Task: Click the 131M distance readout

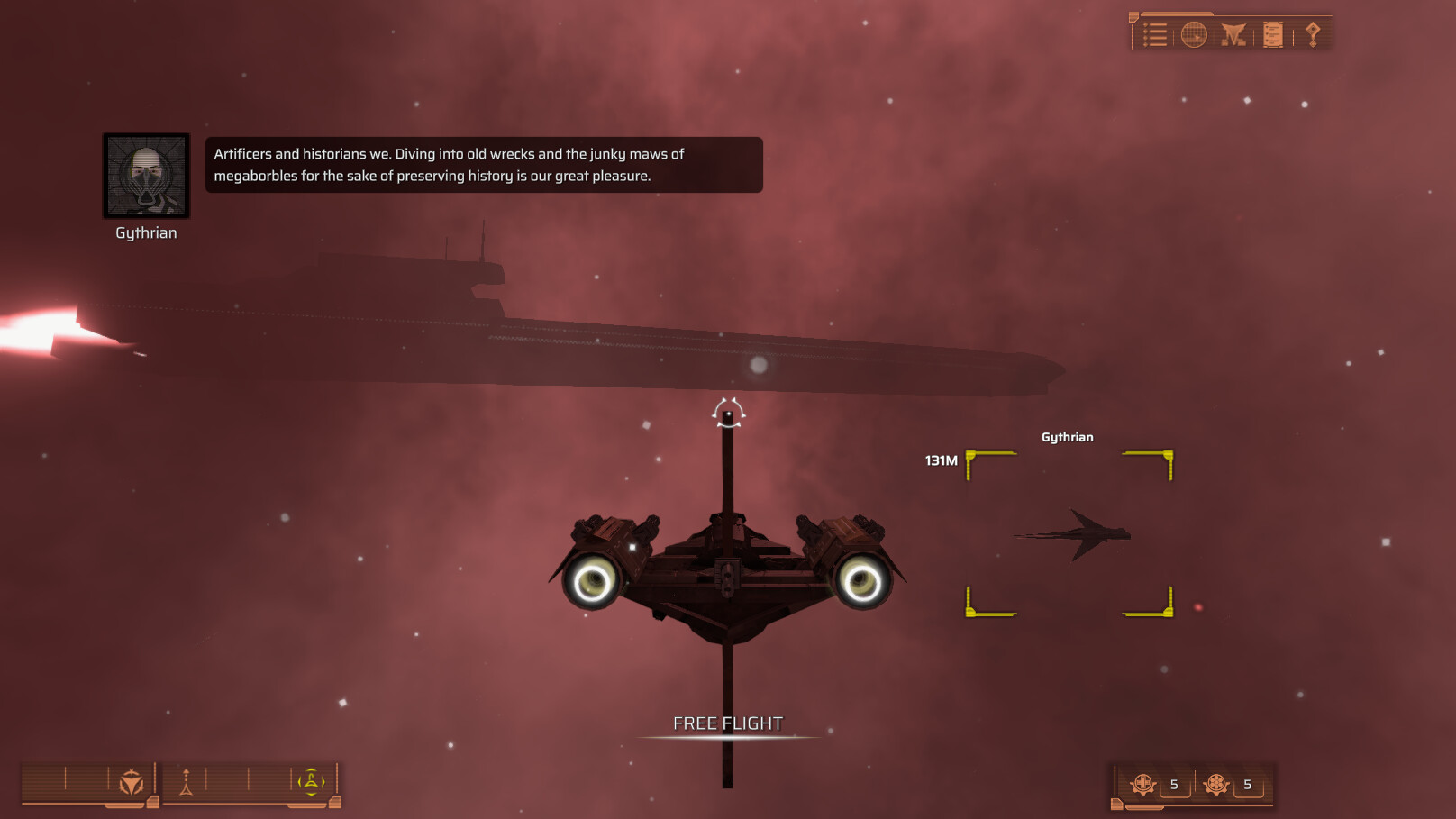Action: [x=941, y=460]
